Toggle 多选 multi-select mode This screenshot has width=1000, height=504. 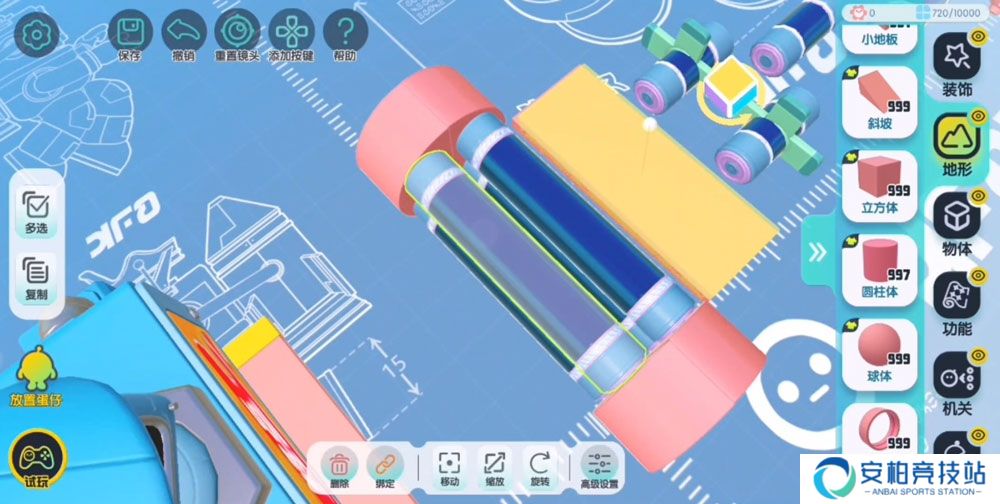point(36,212)
